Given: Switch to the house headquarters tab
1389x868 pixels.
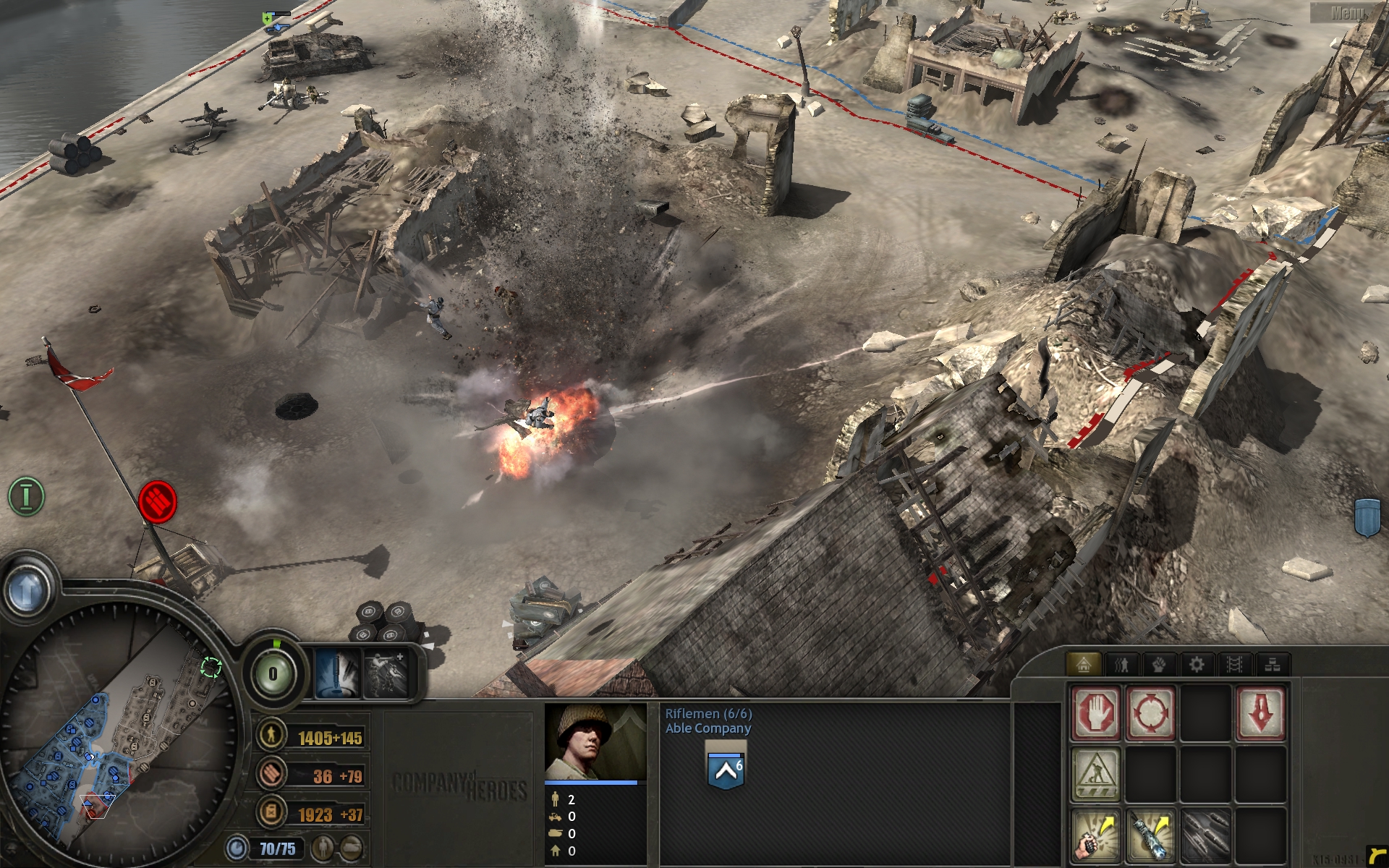Looking at the screenshot, I should click(1083, 664).
